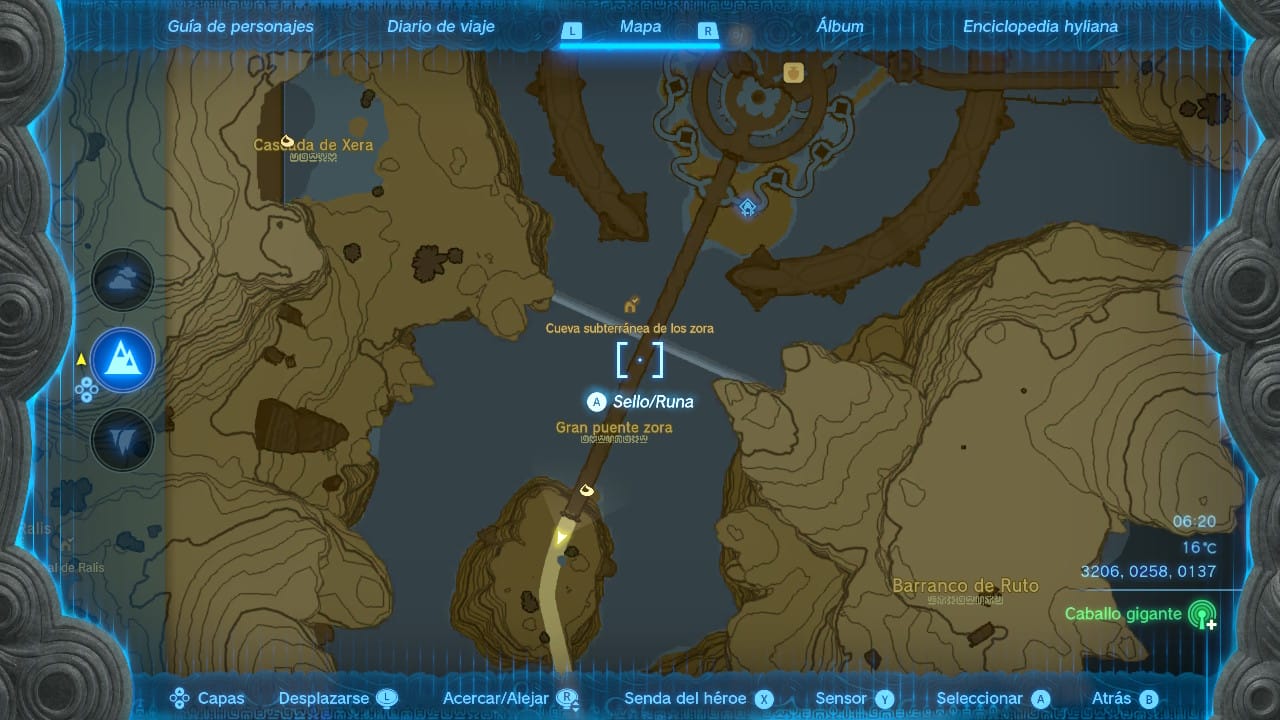Viewport: 1280px width, 720px height.
Task: Select the yellow player arrow marker
Action: [x=563, y=538]
